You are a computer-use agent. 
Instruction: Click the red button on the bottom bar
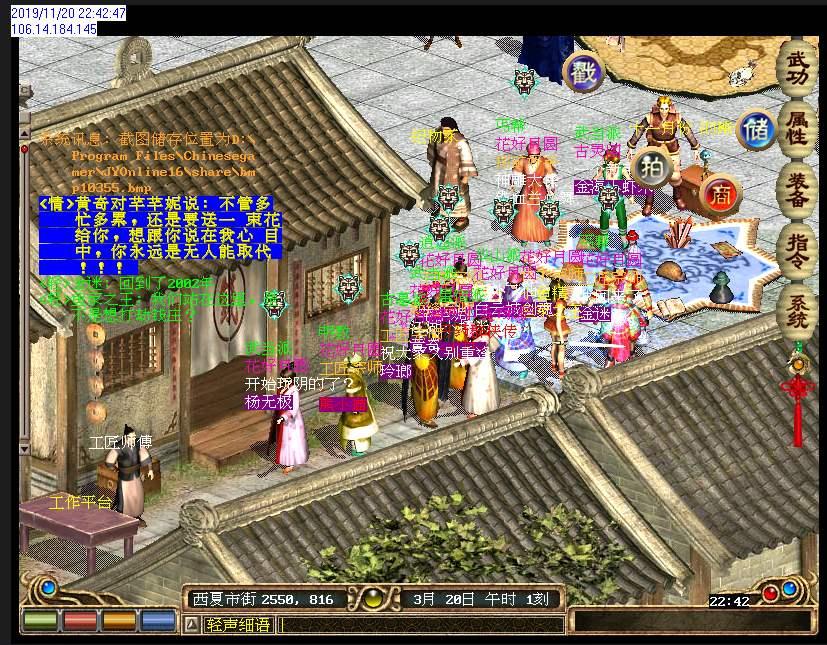pos(80,620)
